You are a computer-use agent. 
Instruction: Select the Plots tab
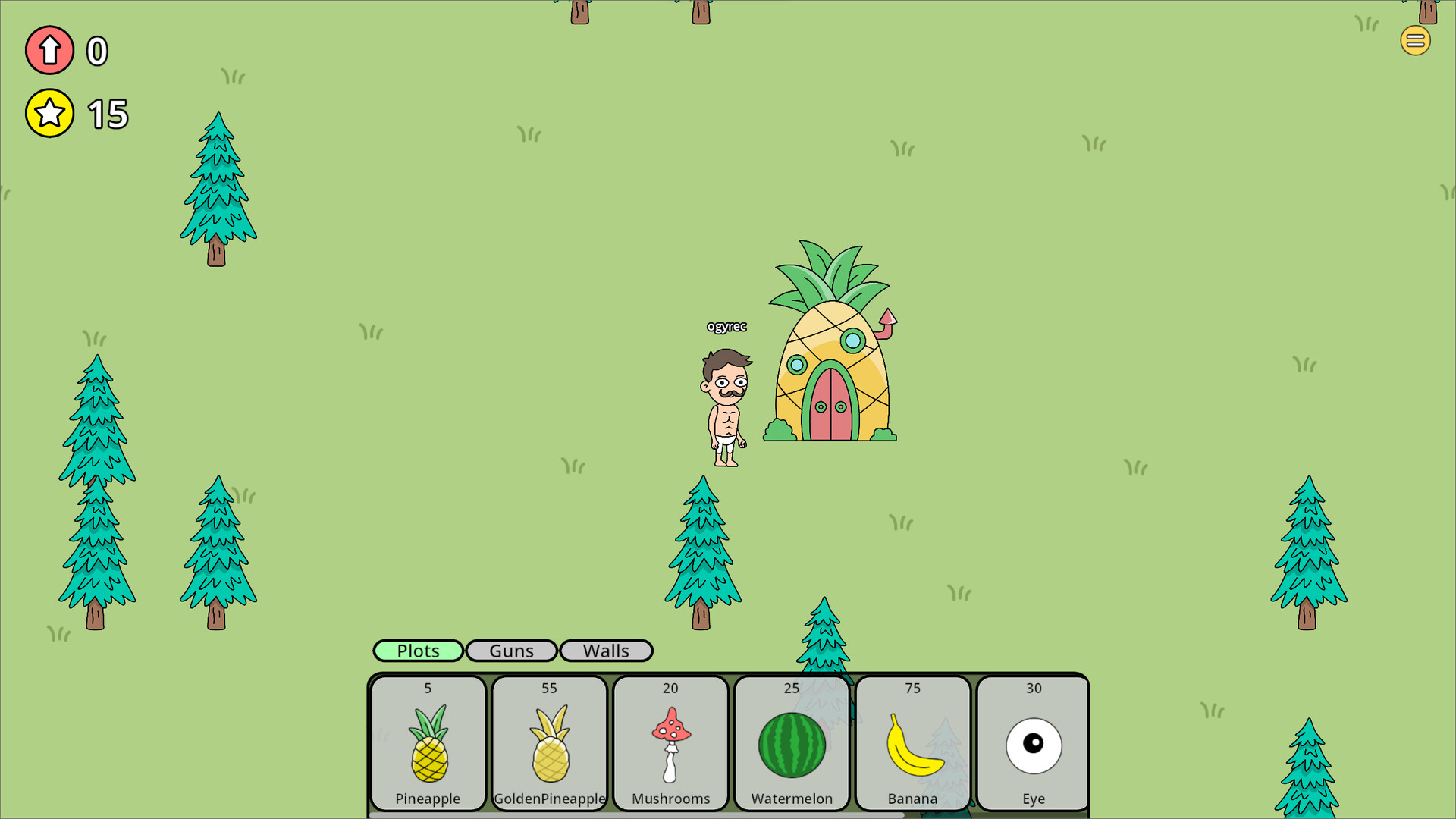[418, 651]
